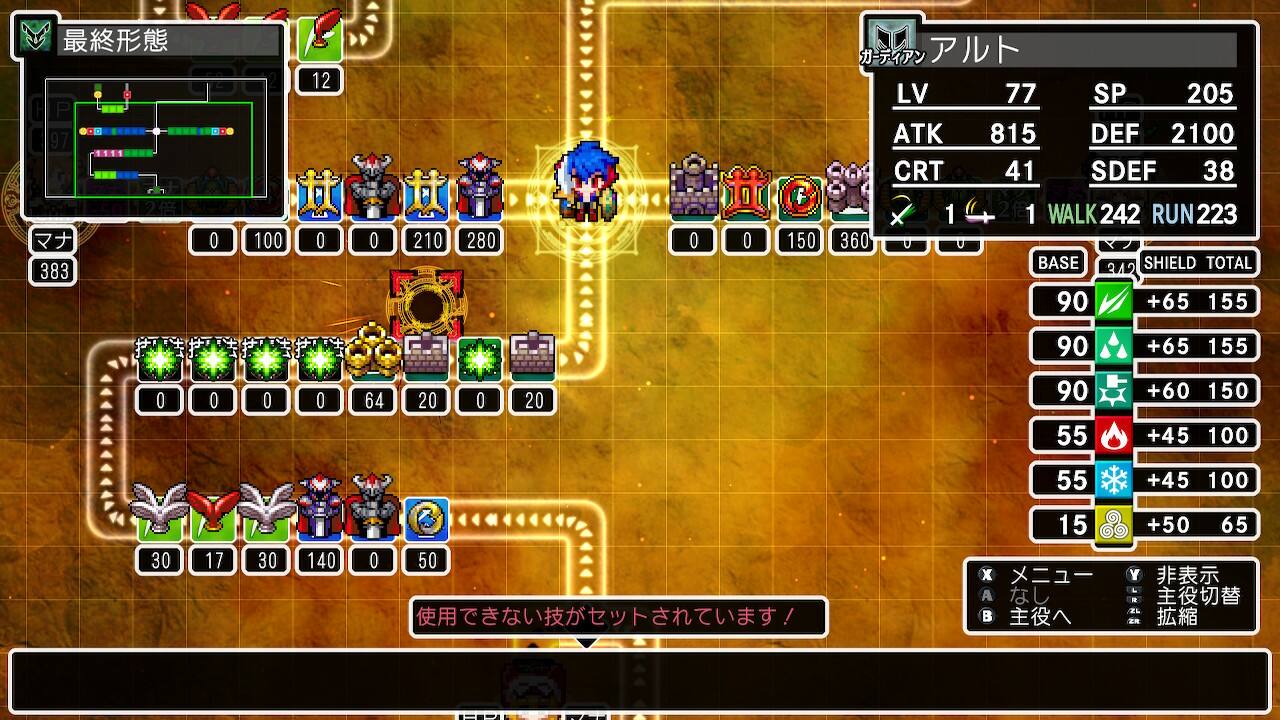Pick the red feather tile costing 12

coord(320,37)
